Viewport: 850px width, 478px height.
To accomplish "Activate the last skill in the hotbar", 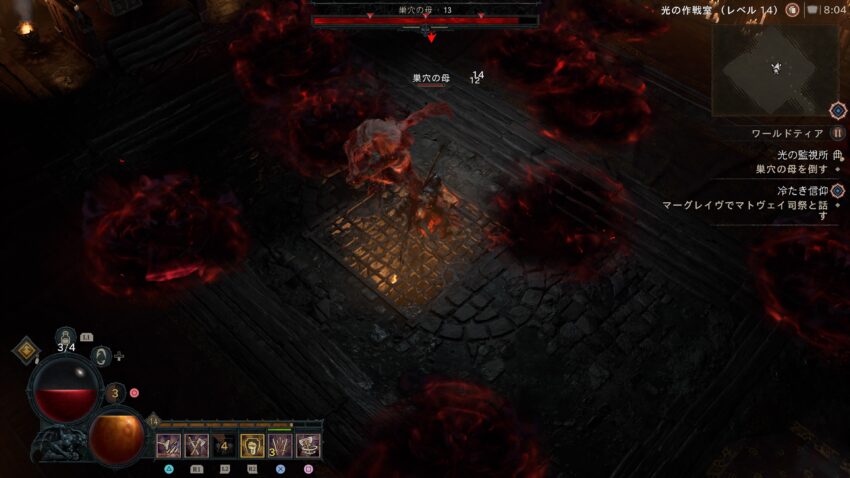I will [x=308, y=445].
